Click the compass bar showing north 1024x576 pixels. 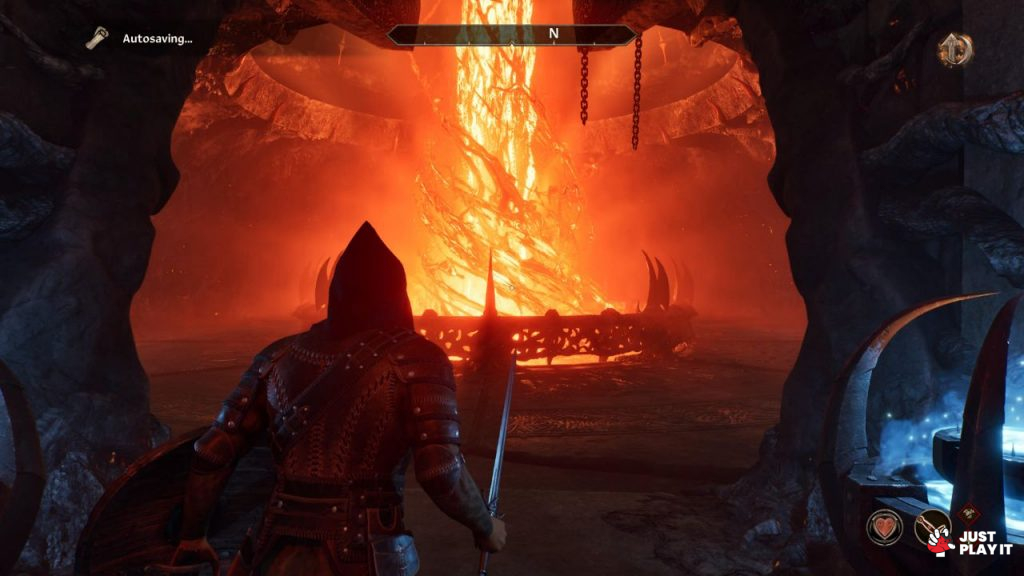click(512, 35)
